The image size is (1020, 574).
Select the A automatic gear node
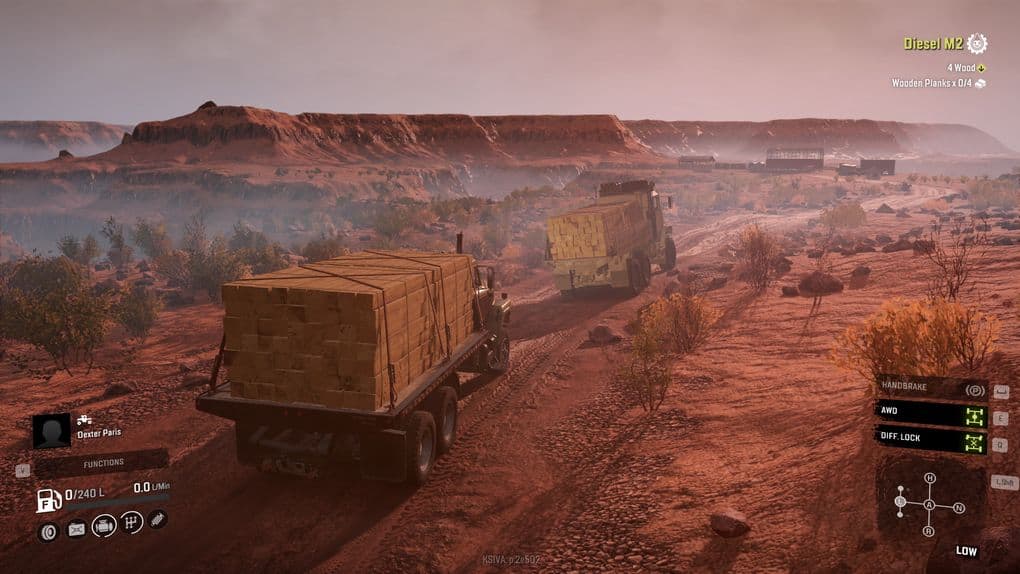click(929, 505)
